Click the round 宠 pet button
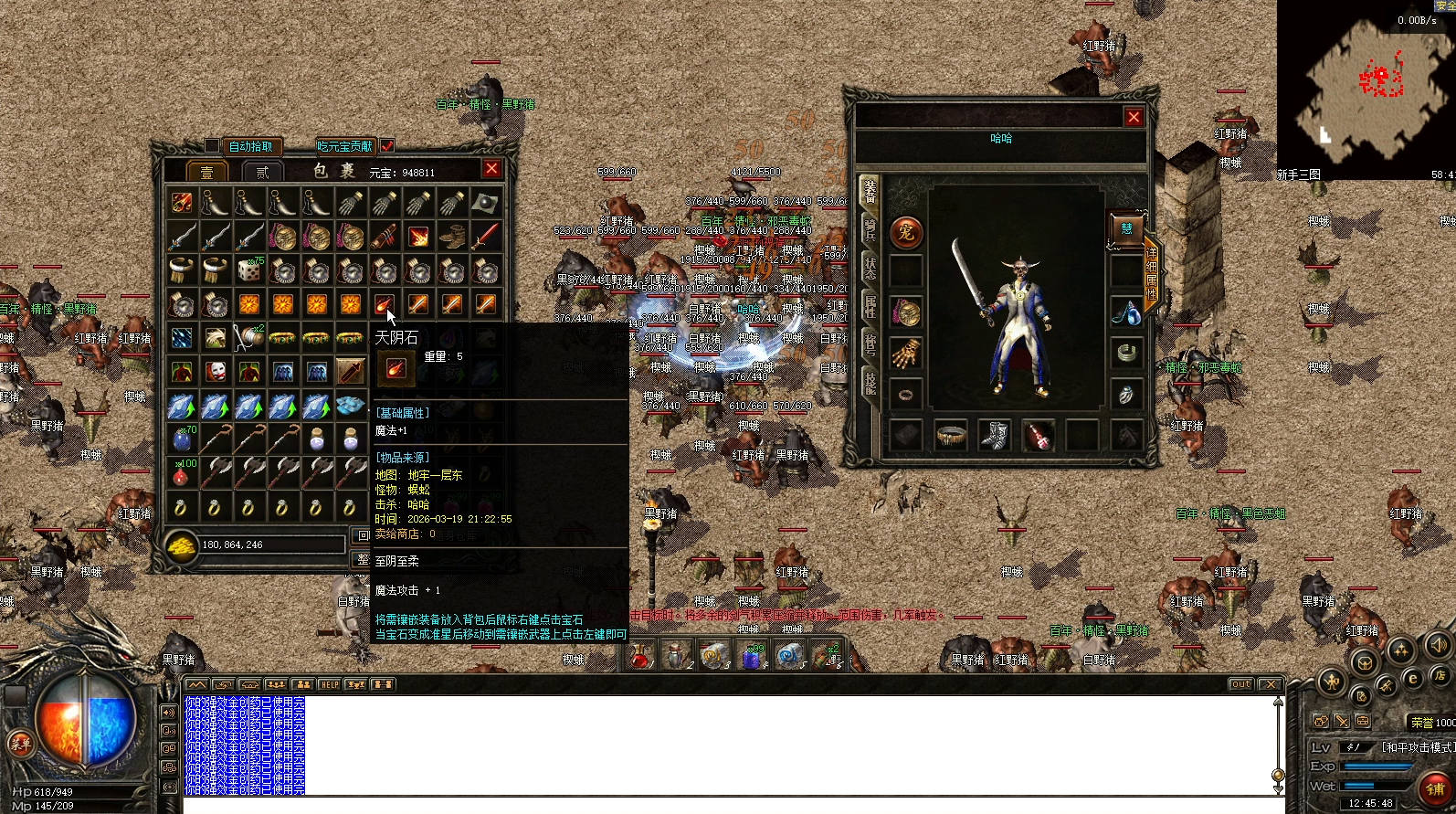 [x=906, y=233]
